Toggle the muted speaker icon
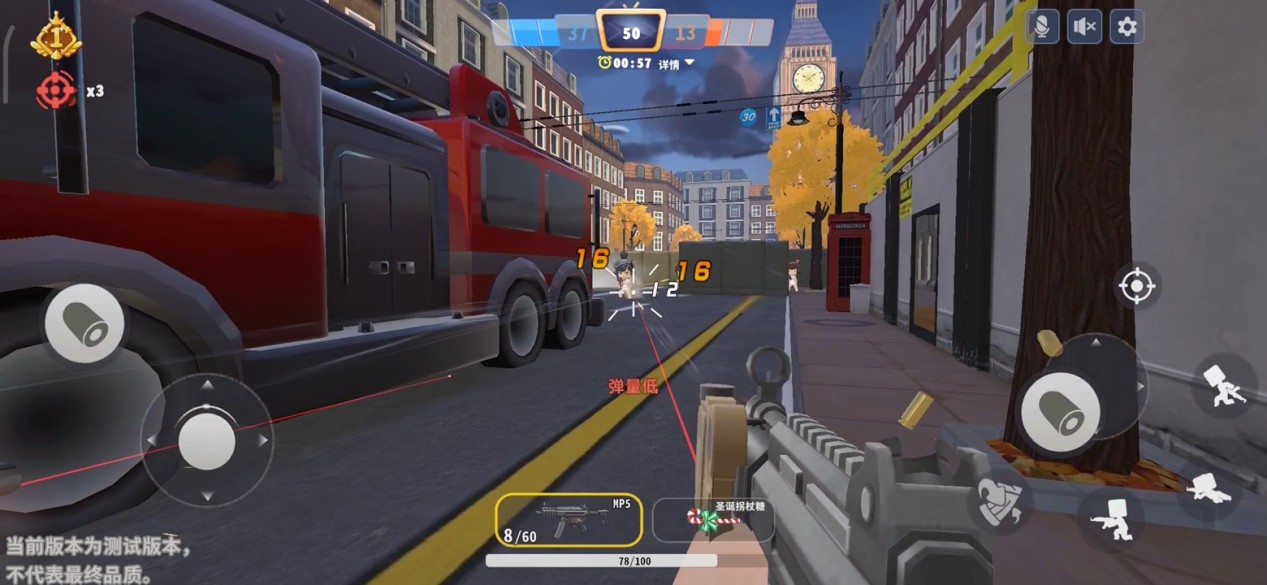The height and width of the screenshot is (585, 1267). [1084, 27]
